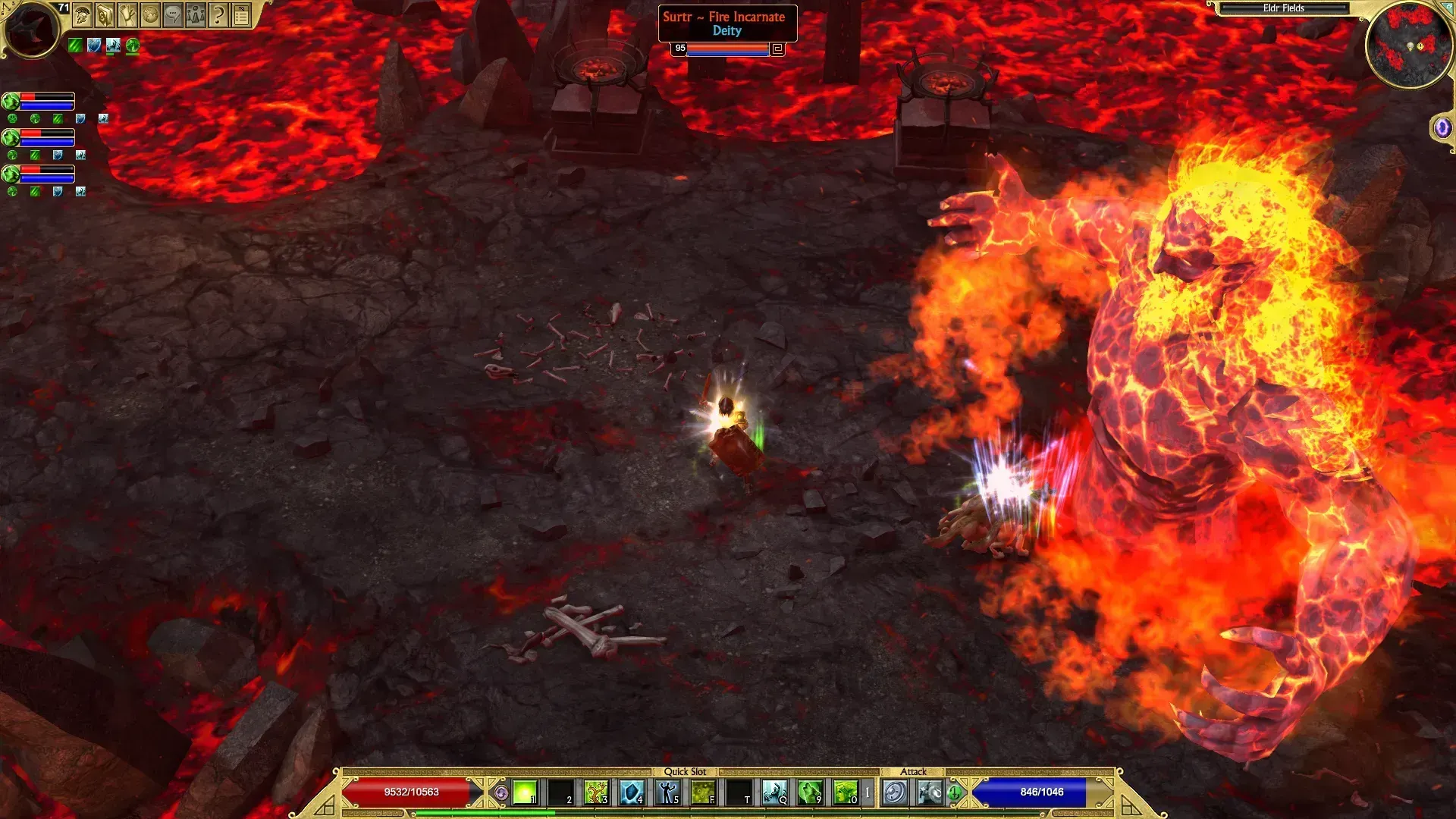The height and width of the screenshot is (819, 1456).
Task: Open the question mark help button
Action: (218, 14)
